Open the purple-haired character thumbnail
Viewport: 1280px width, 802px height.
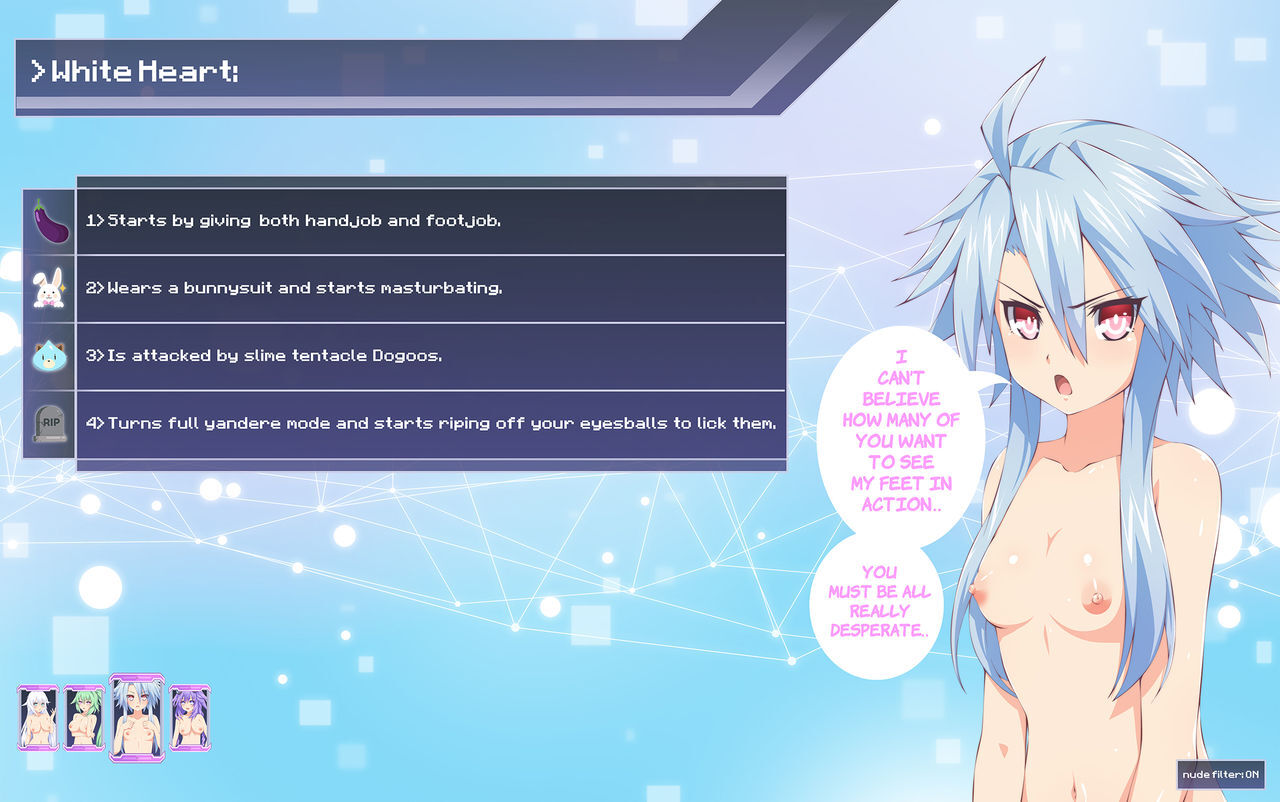189,718
